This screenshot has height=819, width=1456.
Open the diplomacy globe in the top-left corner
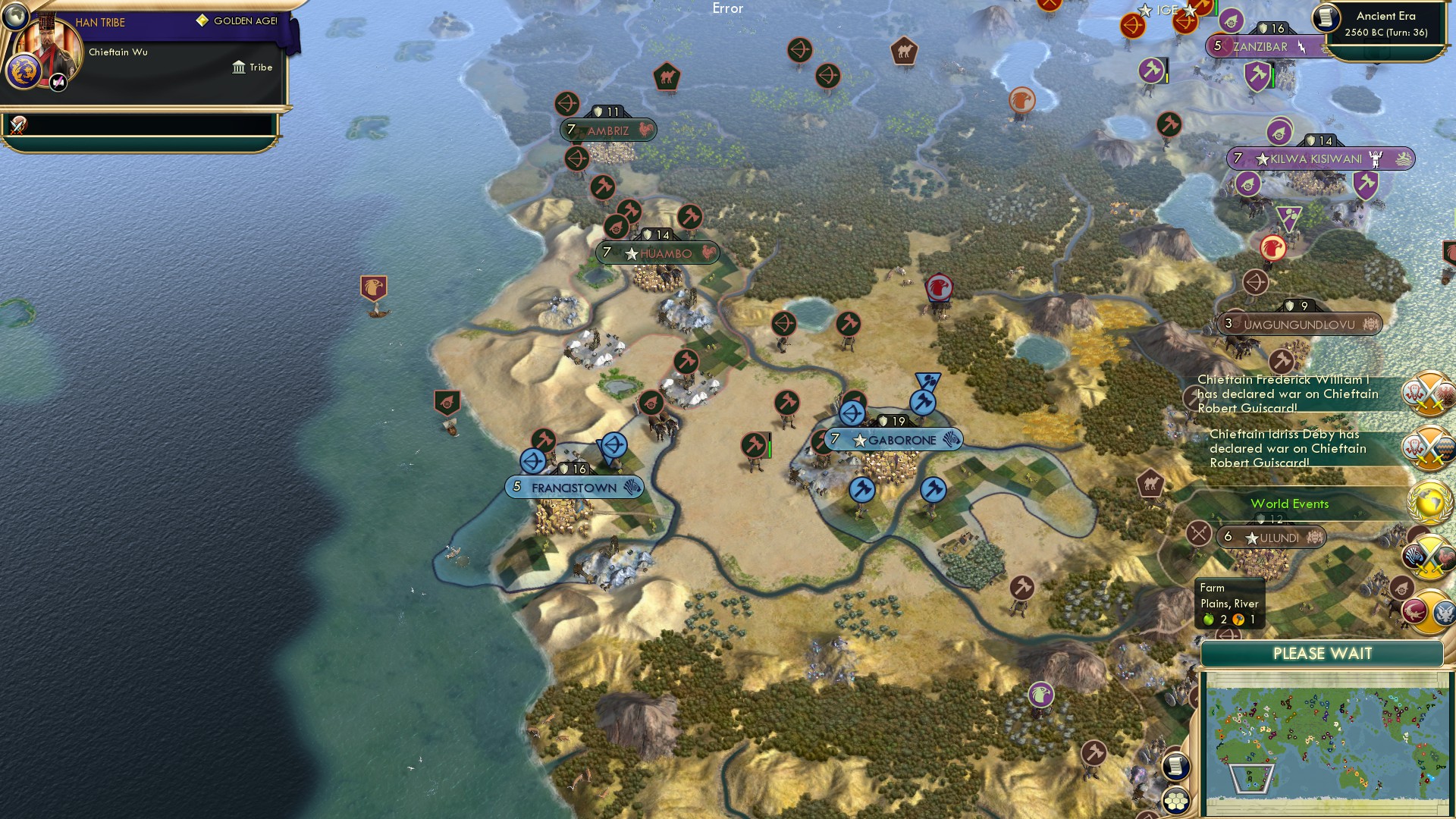point(15,17)
